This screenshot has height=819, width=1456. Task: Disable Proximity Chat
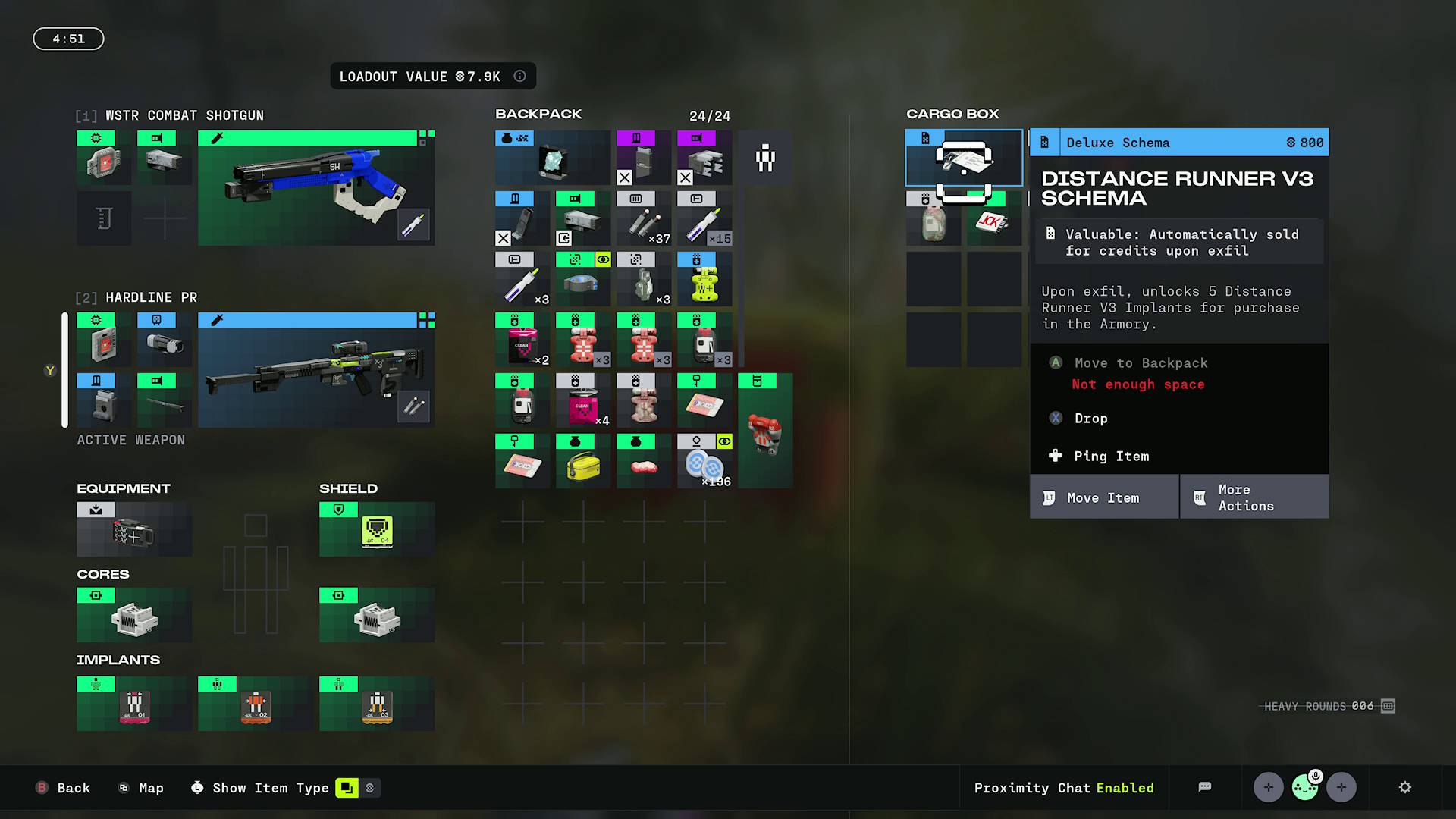(1063, 788)
